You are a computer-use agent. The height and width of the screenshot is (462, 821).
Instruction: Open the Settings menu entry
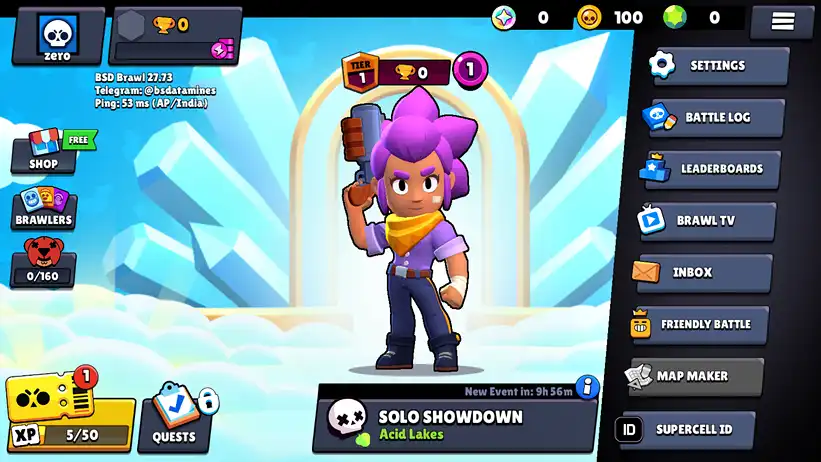coord(715,66)
